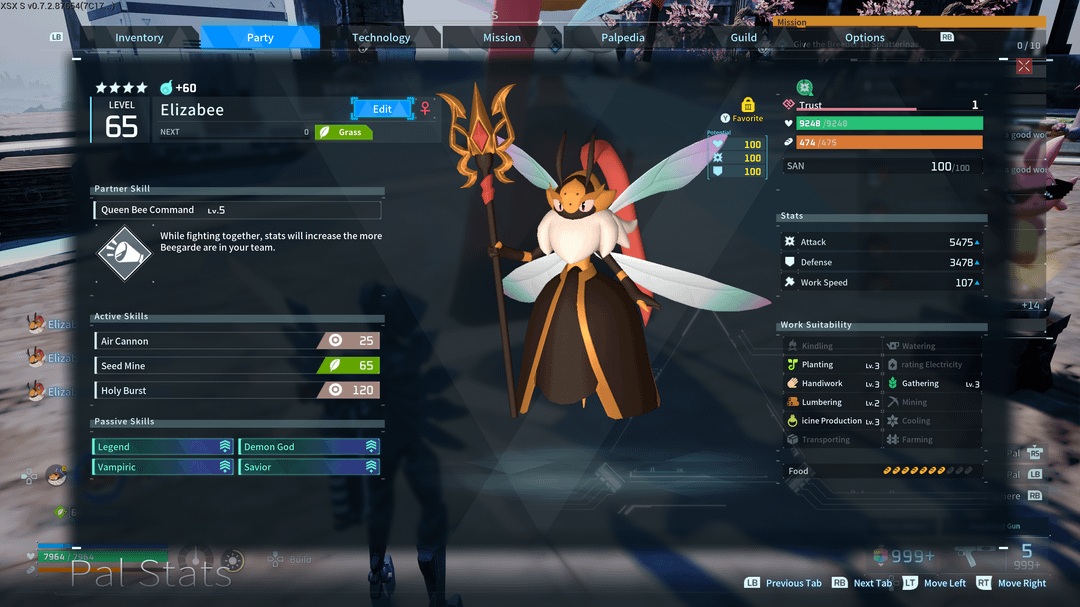Select the Mission tab

point(502,38)
